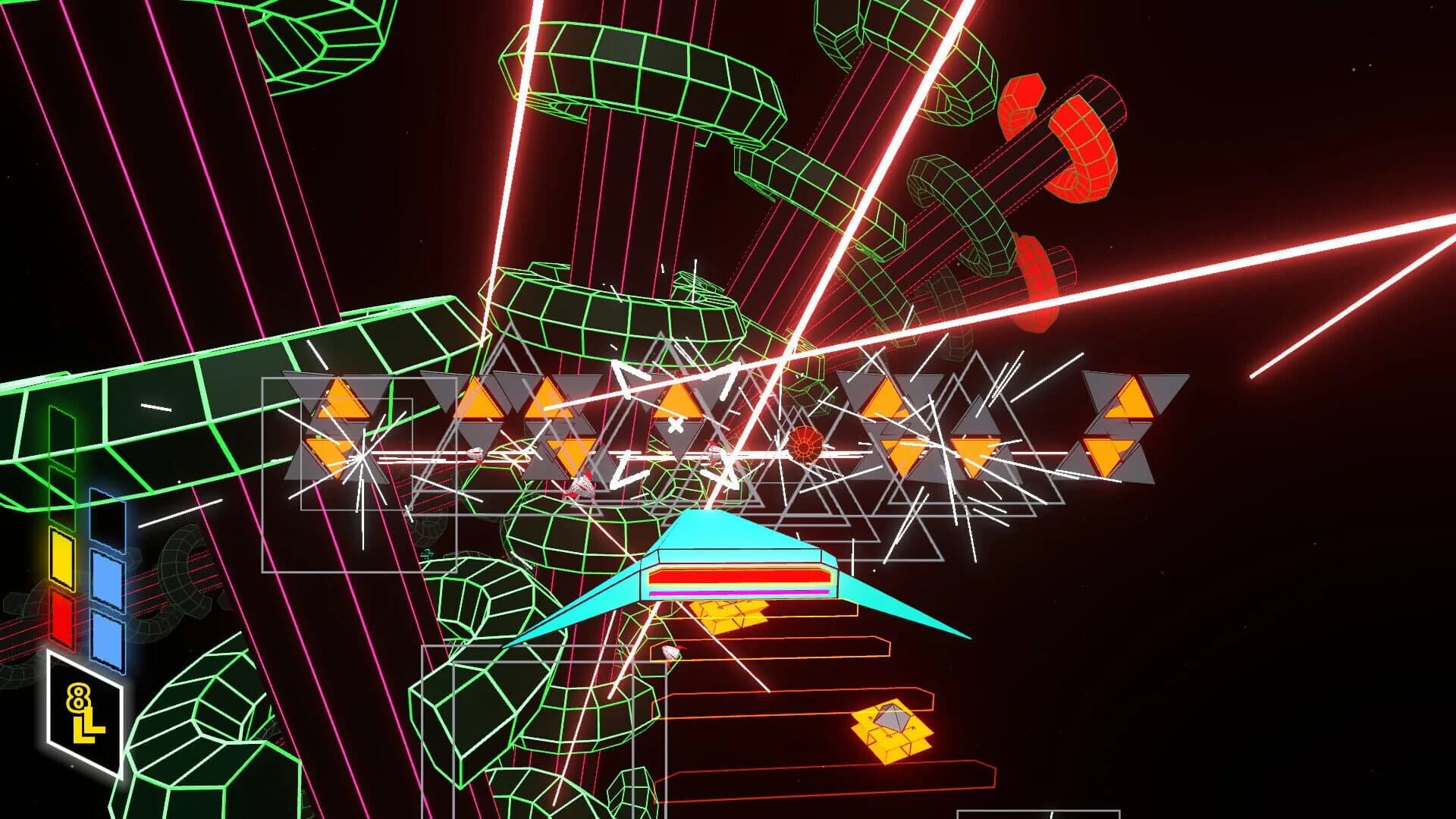Click the small white X marker among the triangles
The image size is (1456, 819).
point(676,425)
